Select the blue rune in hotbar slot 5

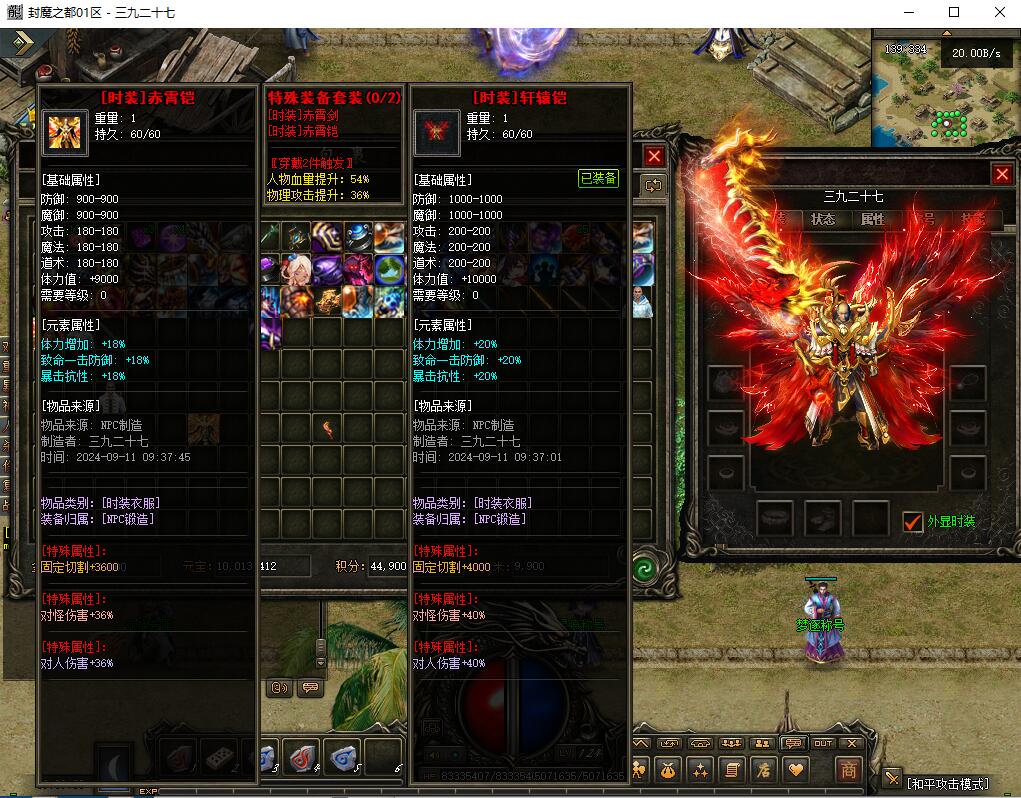coord(341,755)
